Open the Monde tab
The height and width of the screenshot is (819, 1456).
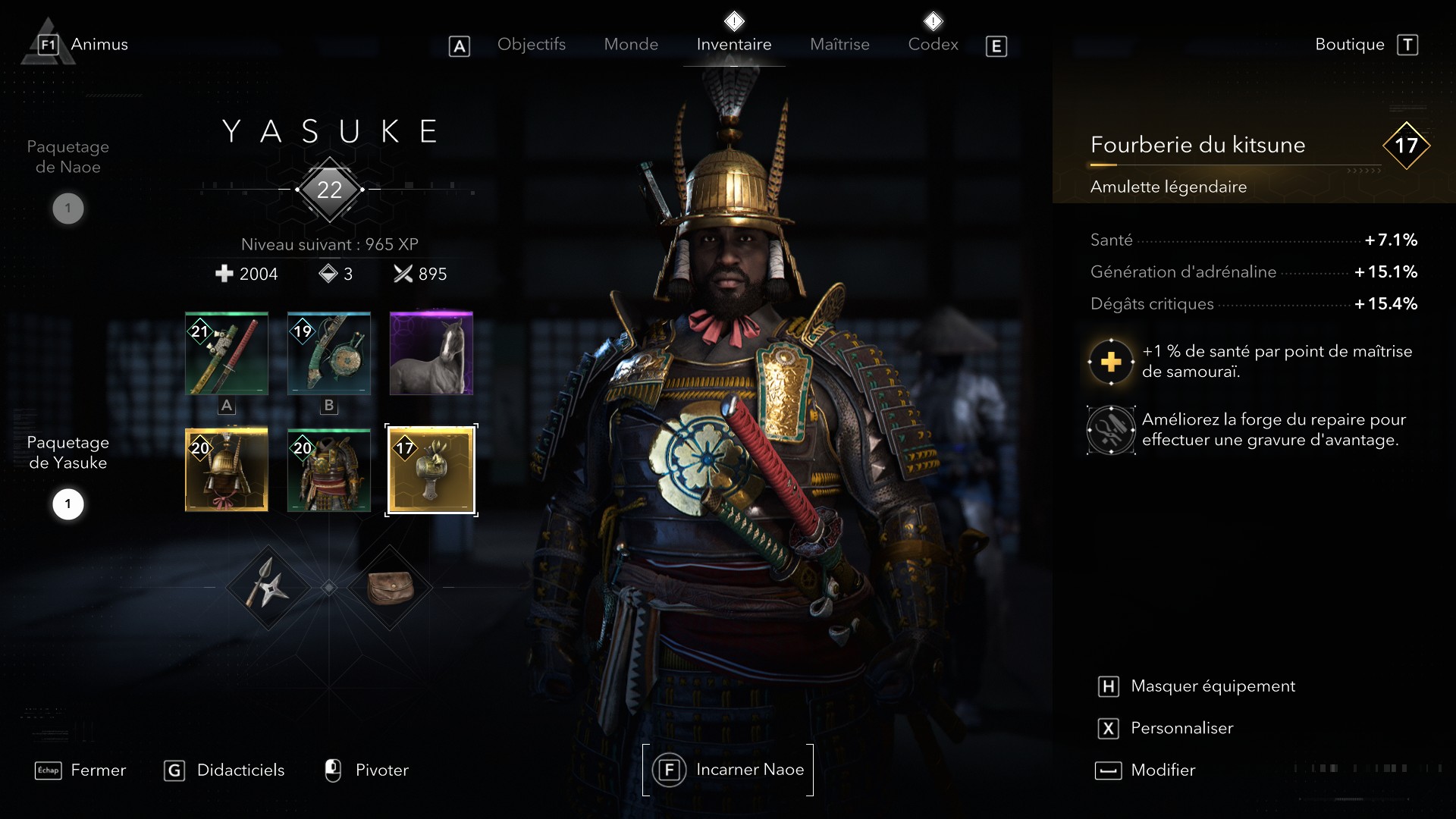tap(631, 44)
